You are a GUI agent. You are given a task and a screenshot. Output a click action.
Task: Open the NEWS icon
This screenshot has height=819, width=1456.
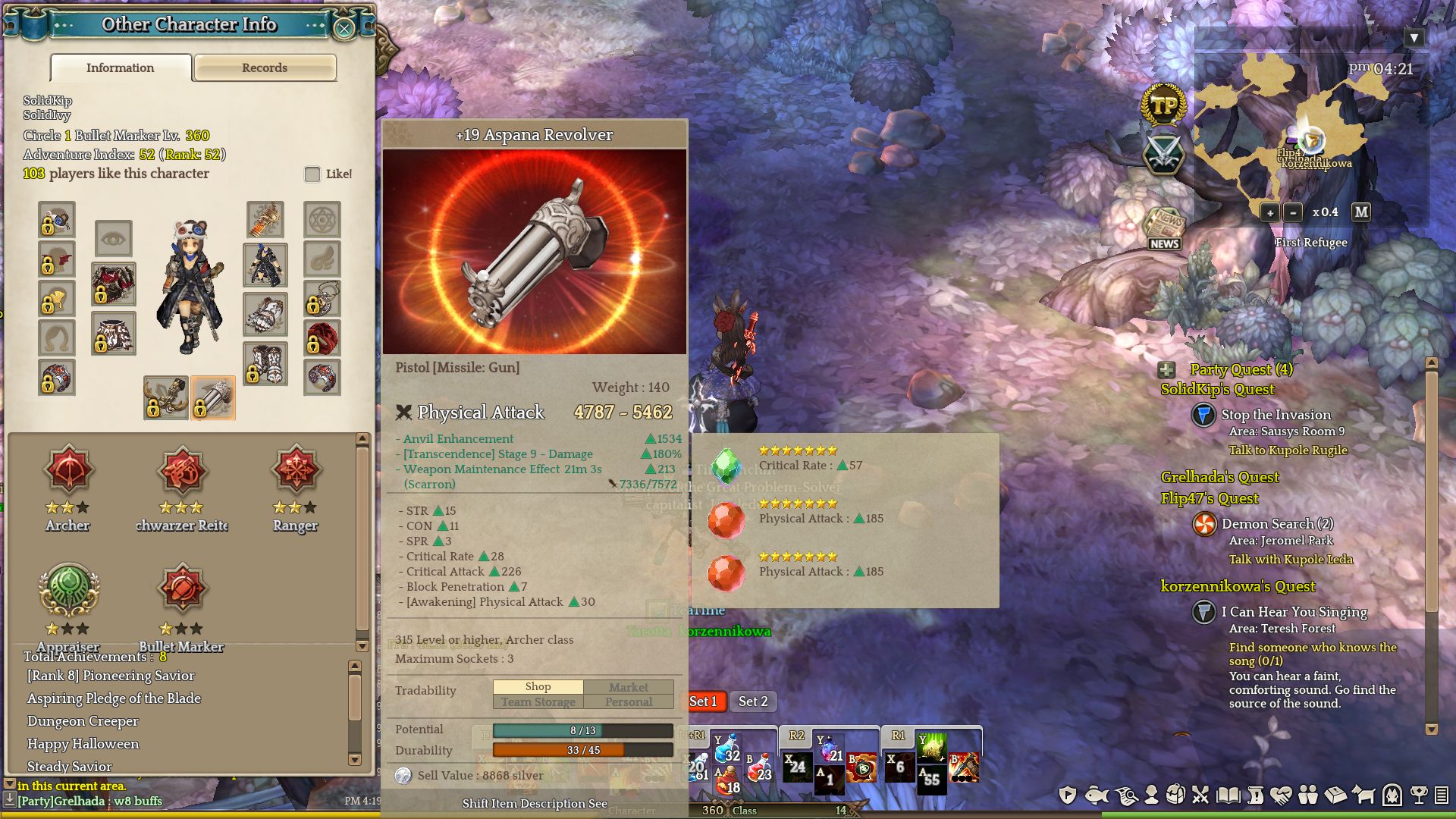tap(1164, 228)
